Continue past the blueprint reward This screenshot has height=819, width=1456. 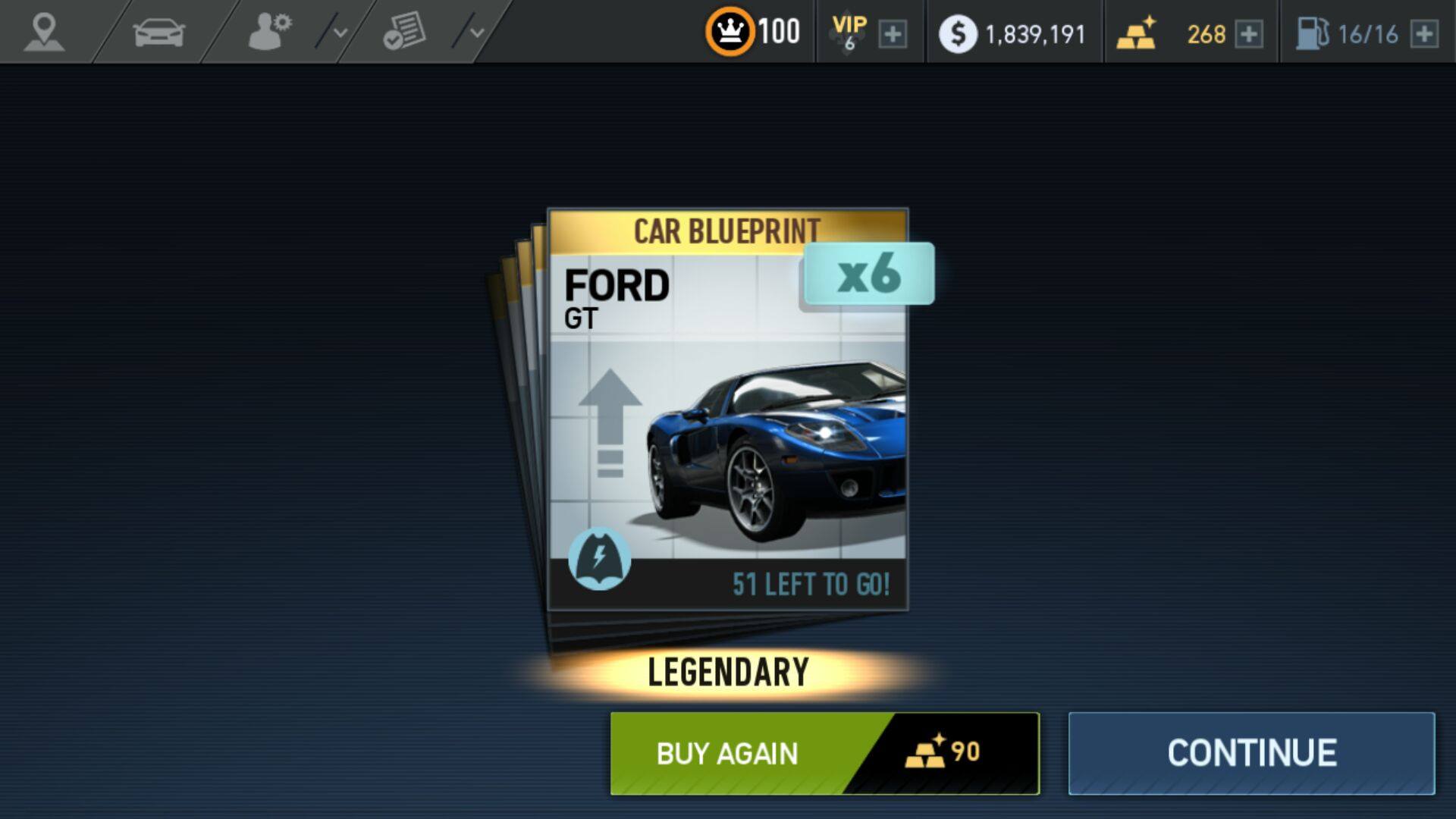1251,753
